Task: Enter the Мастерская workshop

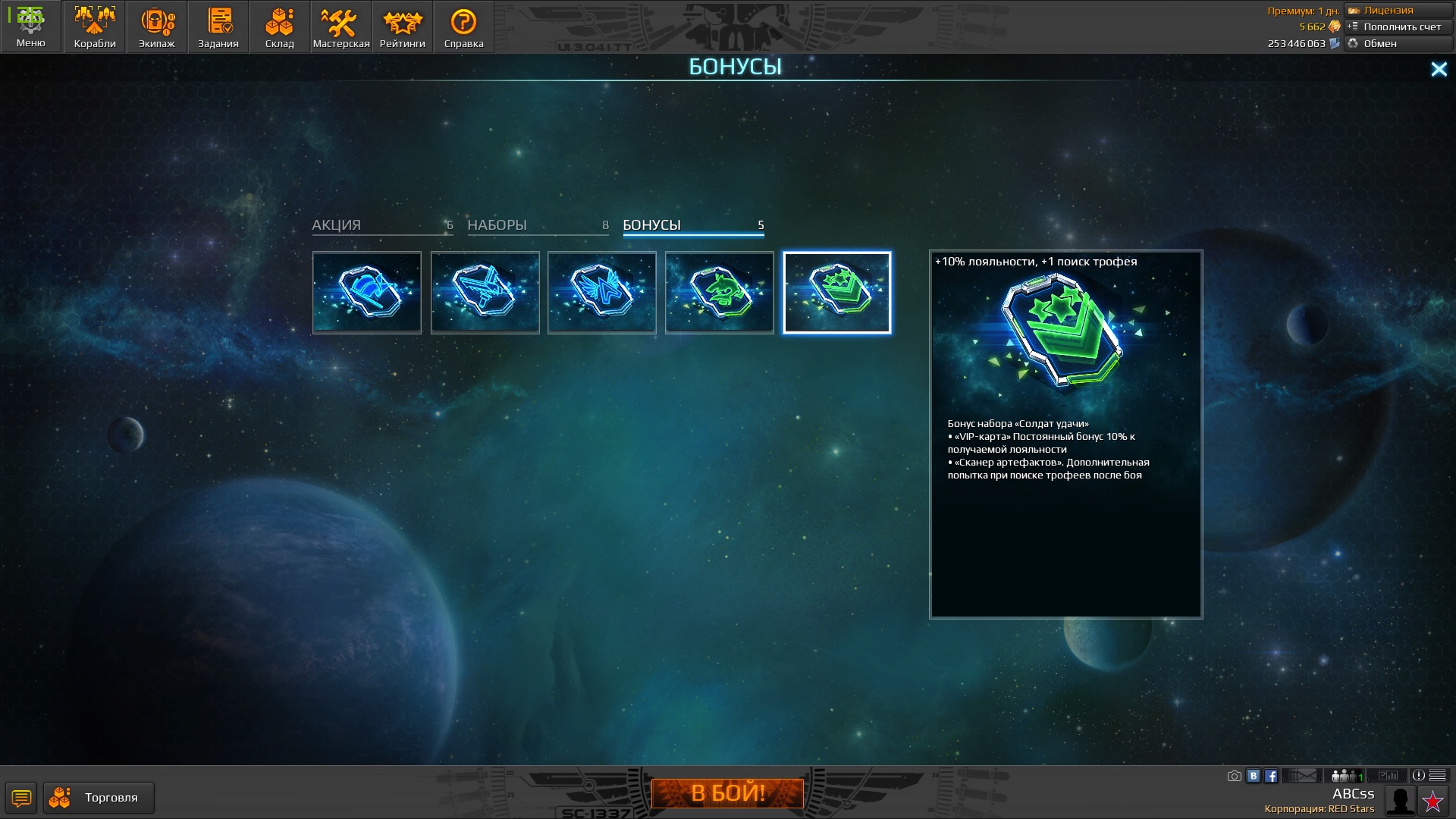Action: pyautogui.click(x=341, y=27)
